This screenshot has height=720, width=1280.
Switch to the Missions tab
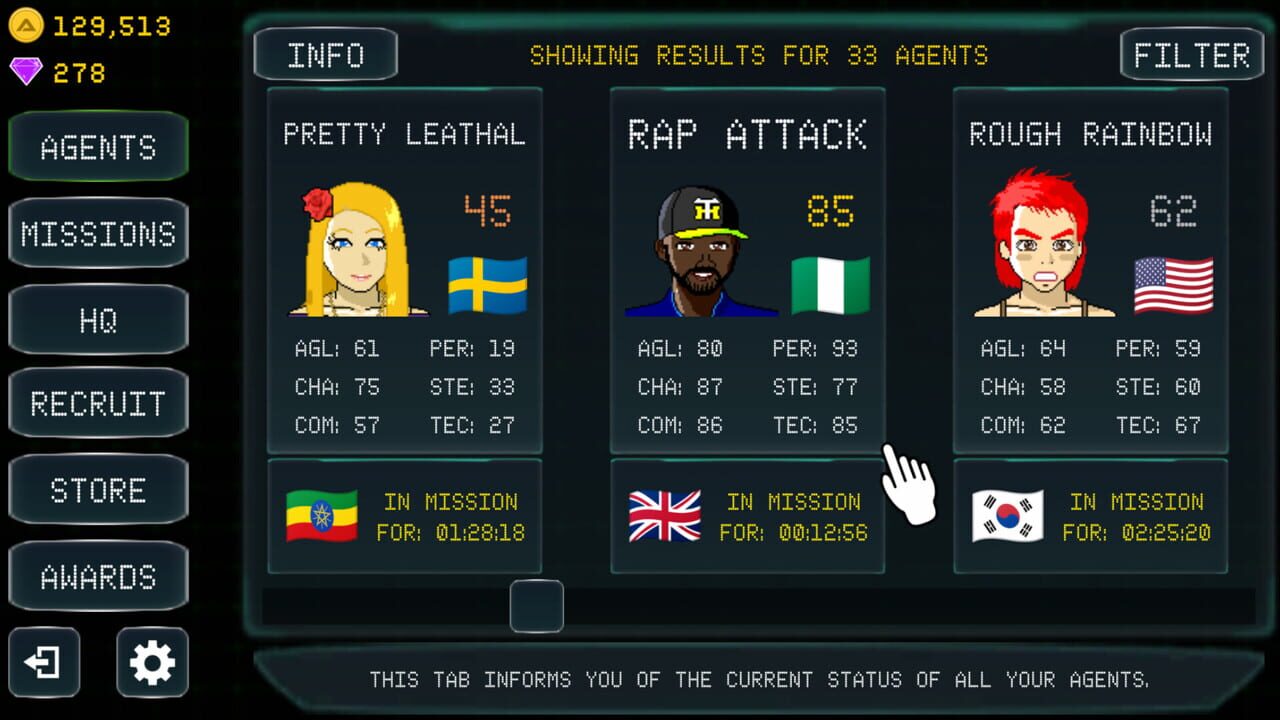pos(98,233)
